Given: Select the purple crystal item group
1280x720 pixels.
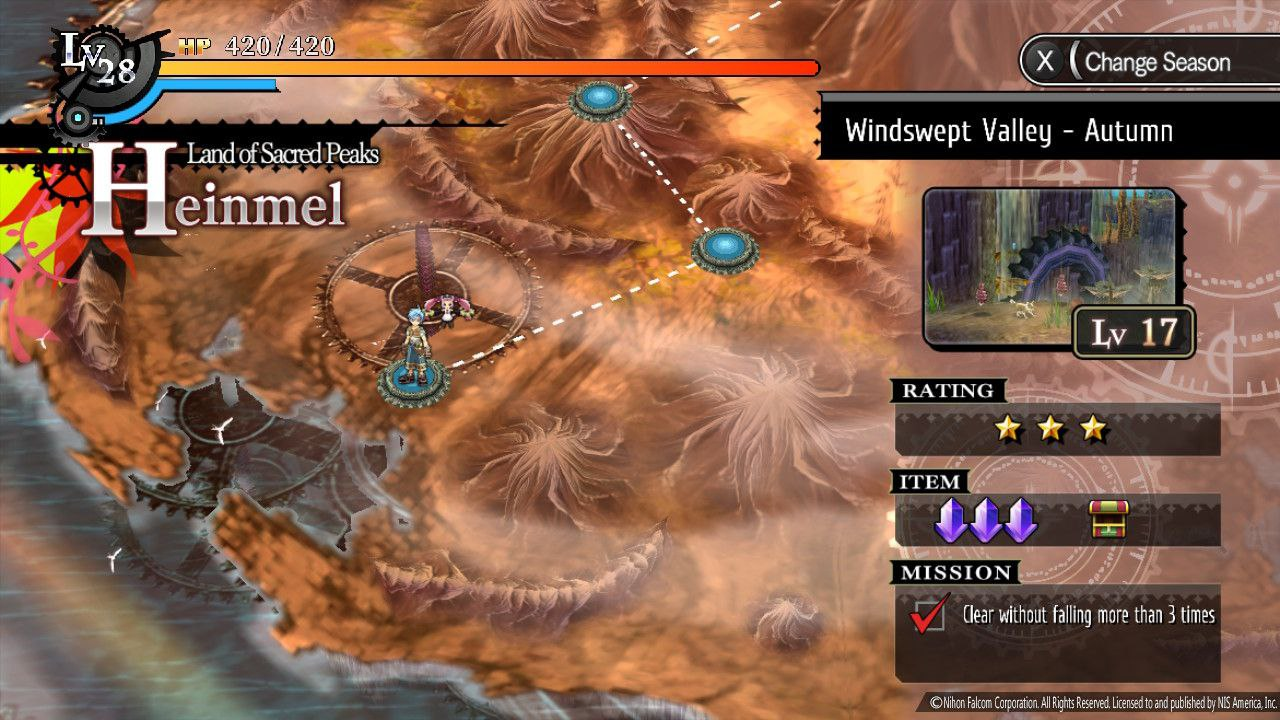Looking at the screenshot, I should point(986,521).
